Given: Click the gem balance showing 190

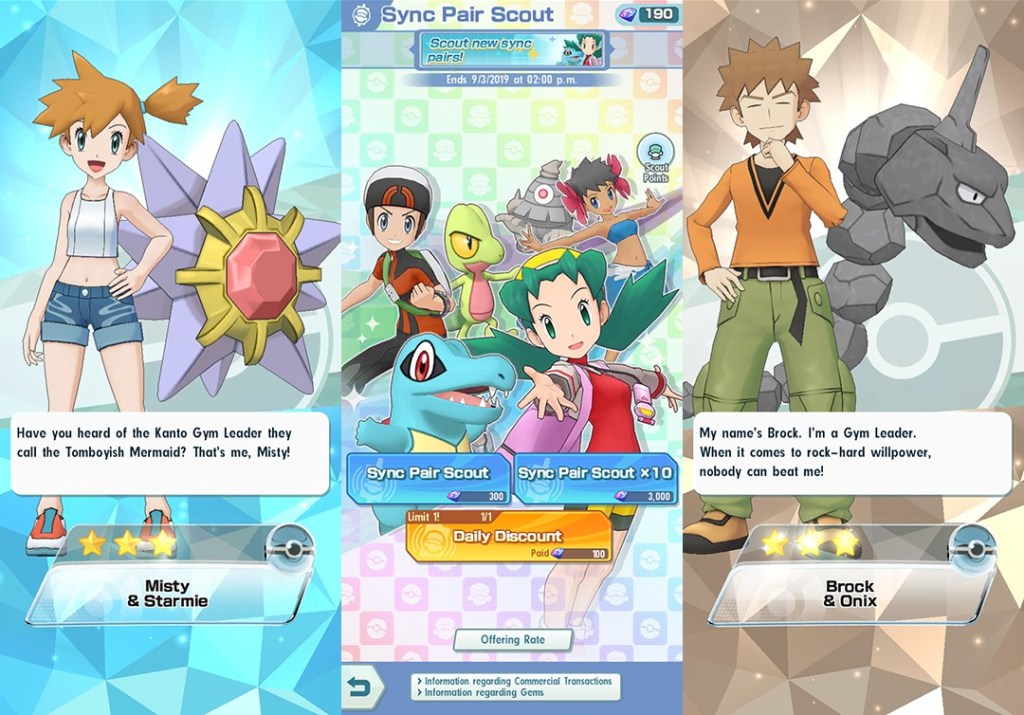Looking at the screenshot, I should click(x=650, y=14).
